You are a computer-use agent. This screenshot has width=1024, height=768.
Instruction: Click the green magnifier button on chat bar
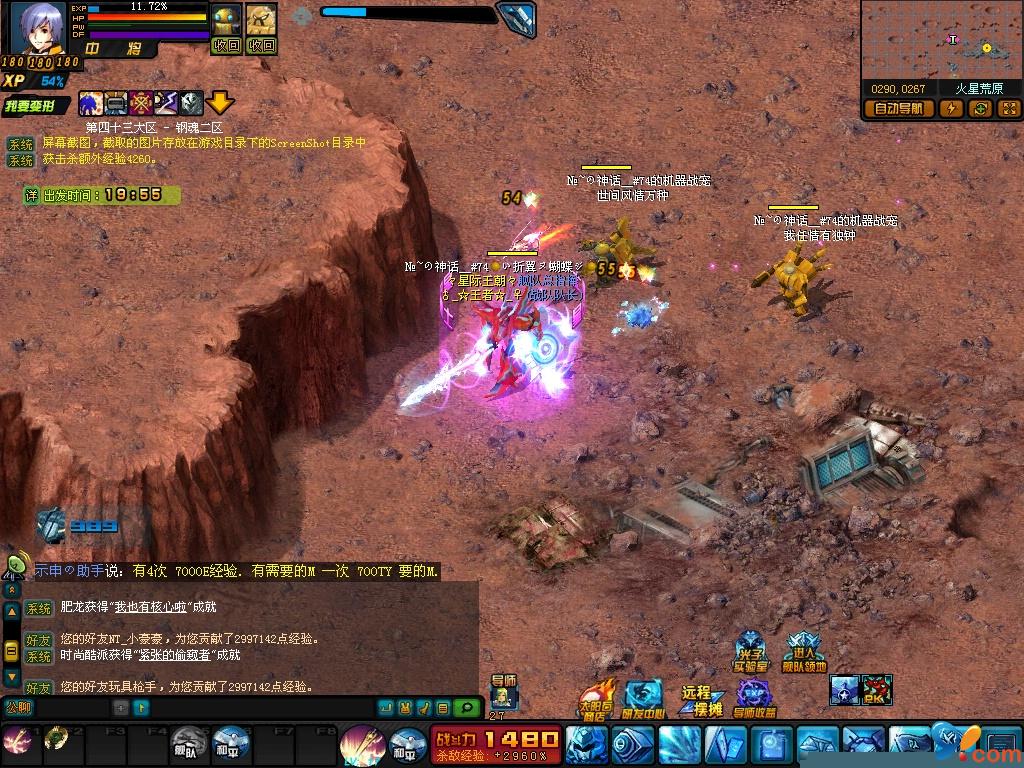[x=465, y=708]
